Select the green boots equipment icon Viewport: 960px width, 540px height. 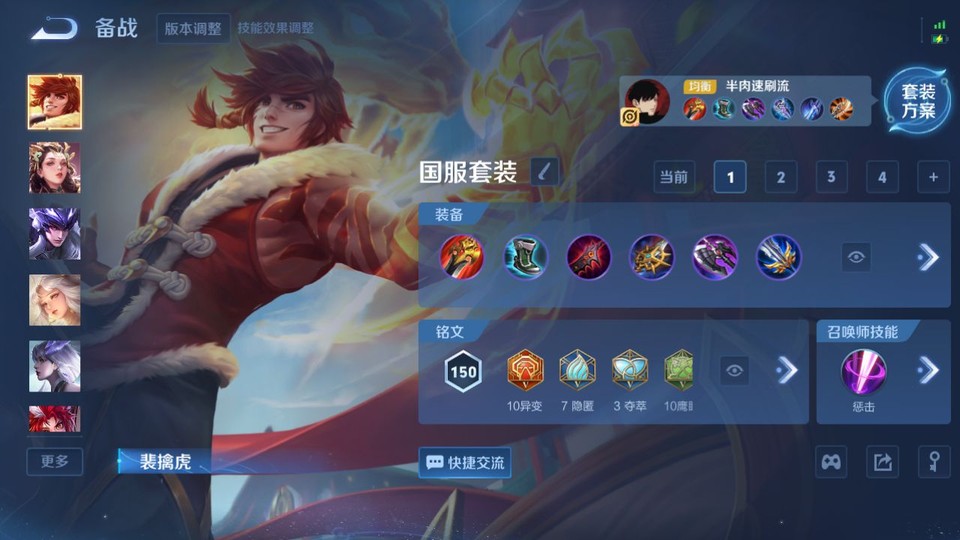tap(525, 257)
